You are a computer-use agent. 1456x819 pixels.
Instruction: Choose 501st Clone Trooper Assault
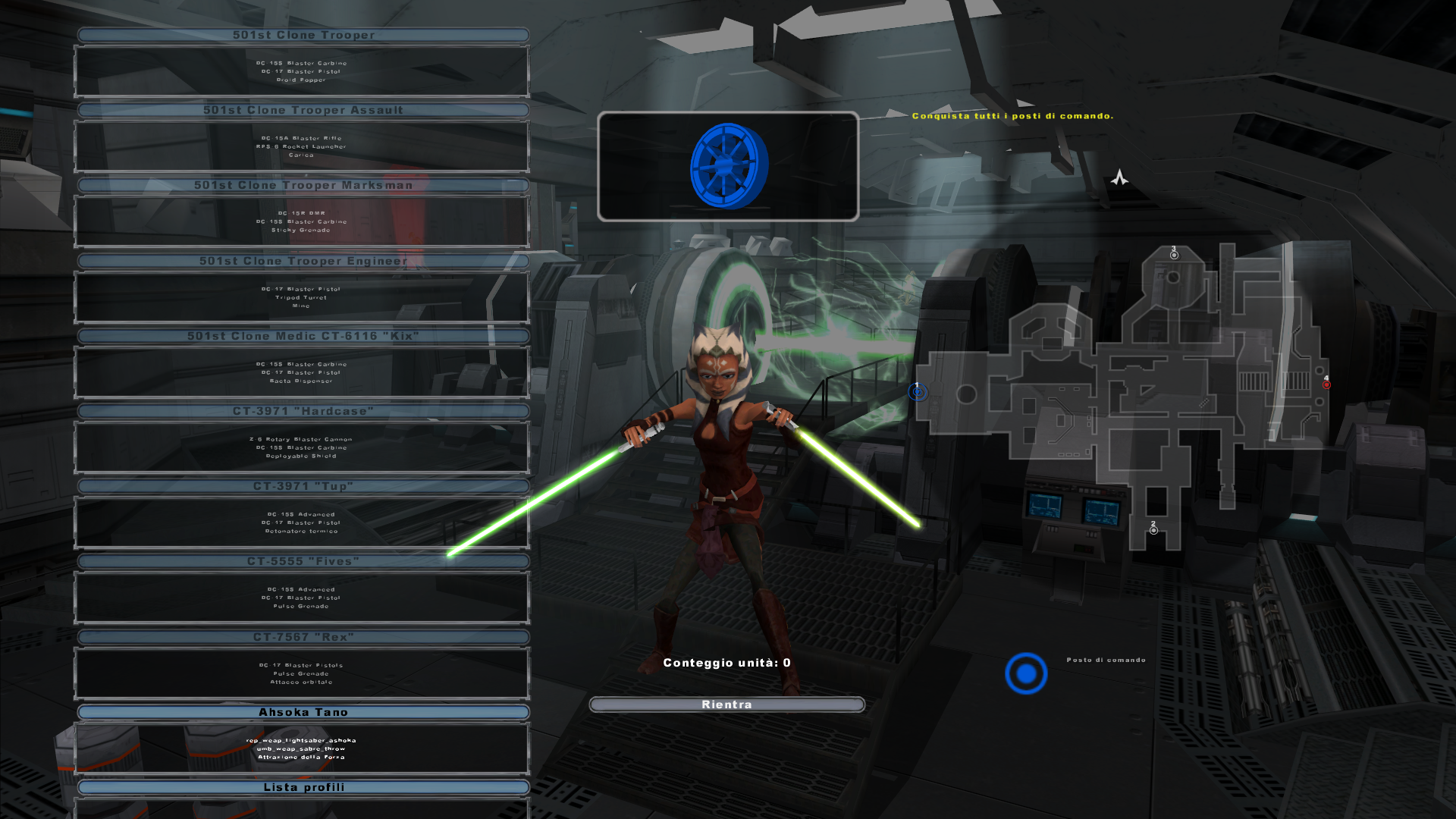click(303, 110)
